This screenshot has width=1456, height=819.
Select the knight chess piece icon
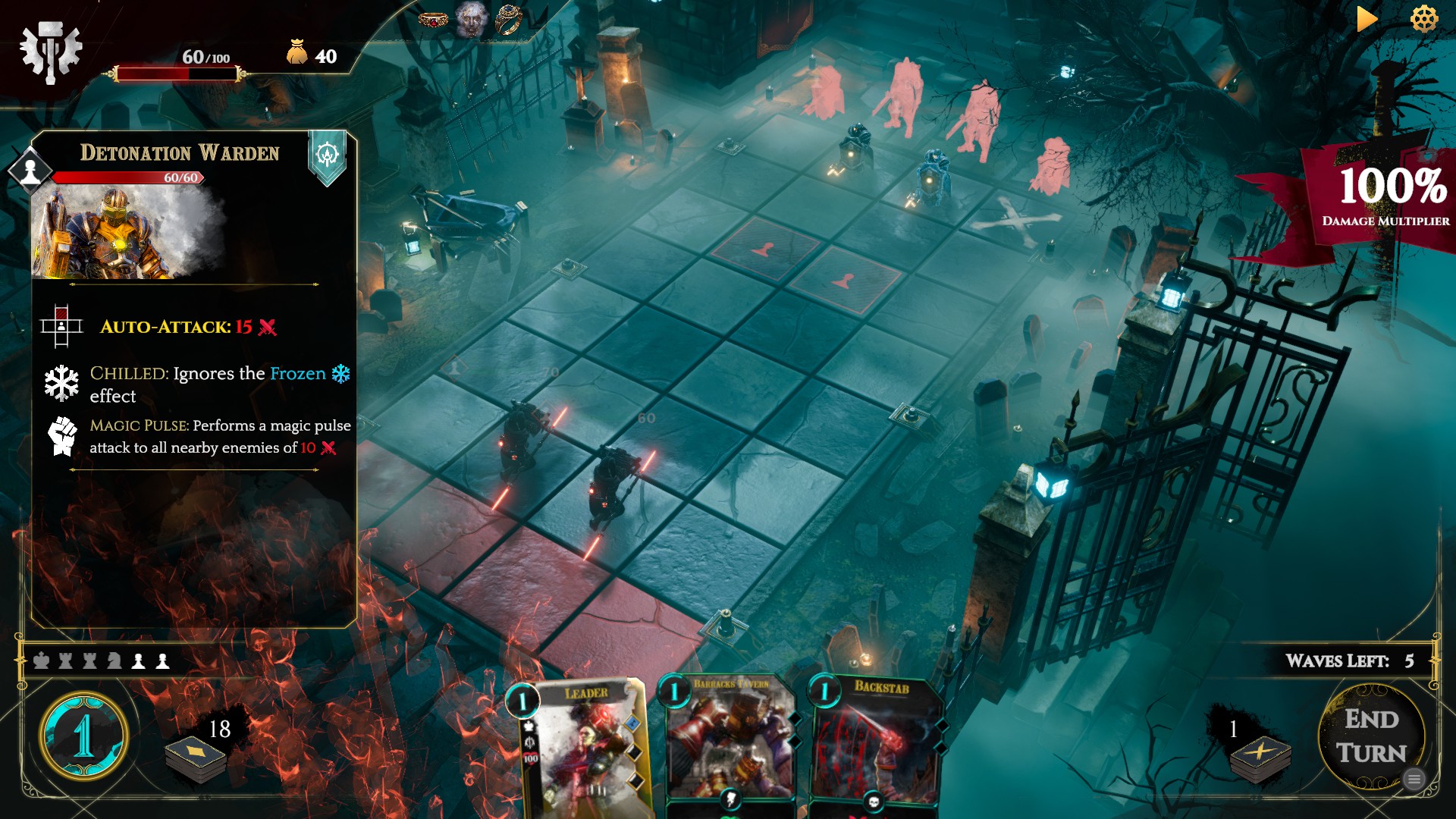115,661
